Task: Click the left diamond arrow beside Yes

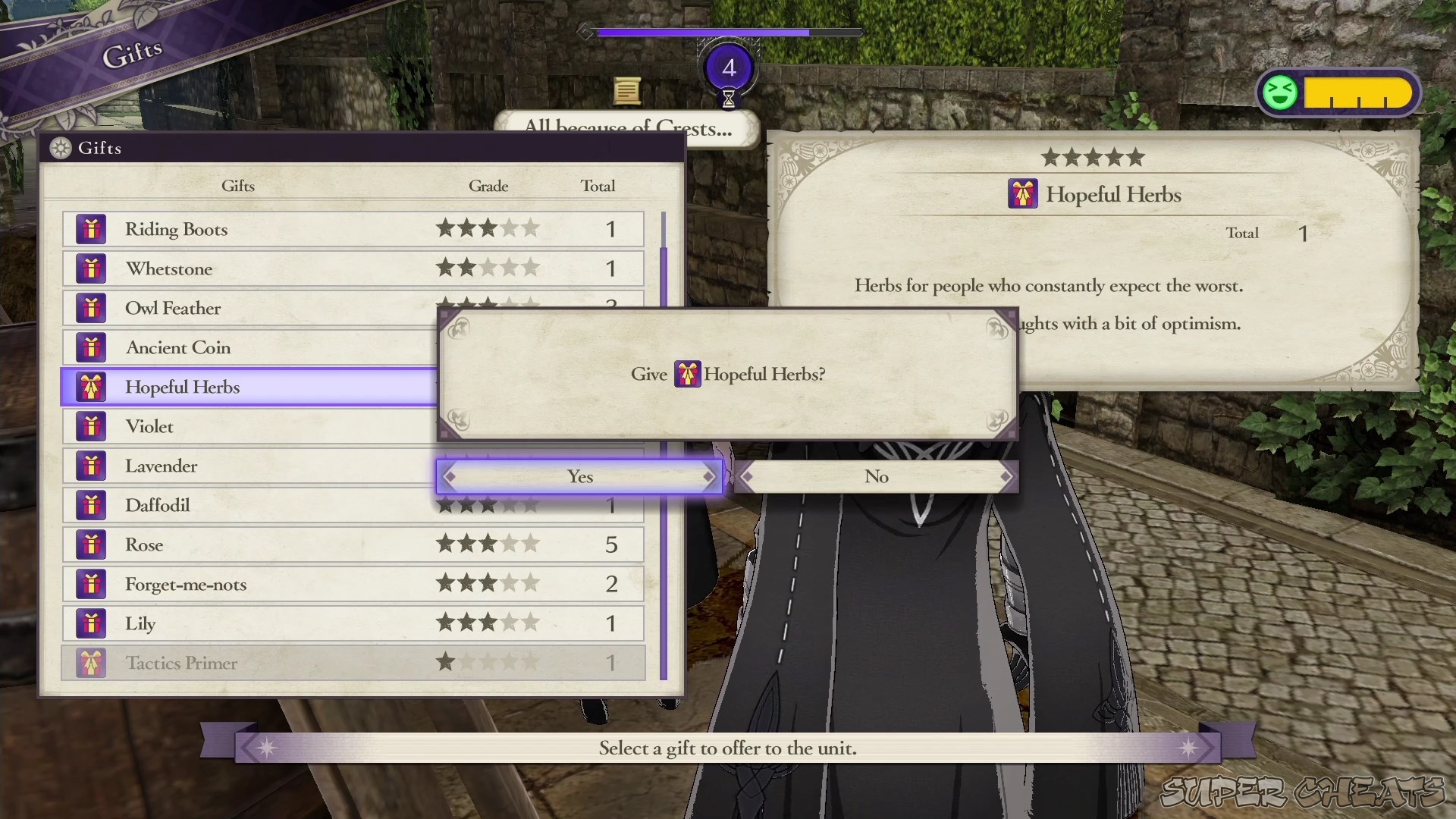Action: pos(451,476)
